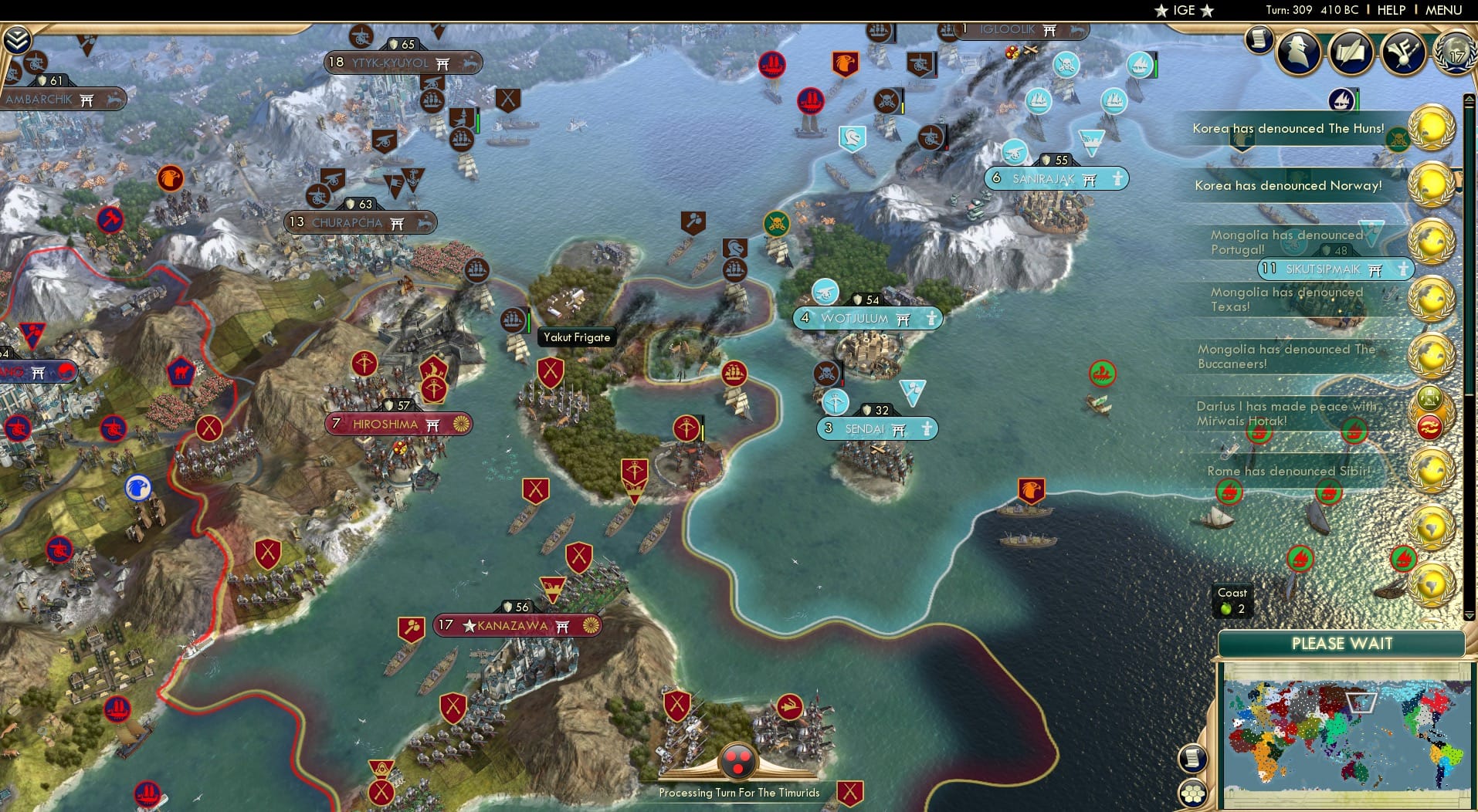Image resolution: width=1478 pixels, height=812 pixels.
Task: Select the Yakut Frigate unit
Action: pyautogui.click(x=514, y=320)
